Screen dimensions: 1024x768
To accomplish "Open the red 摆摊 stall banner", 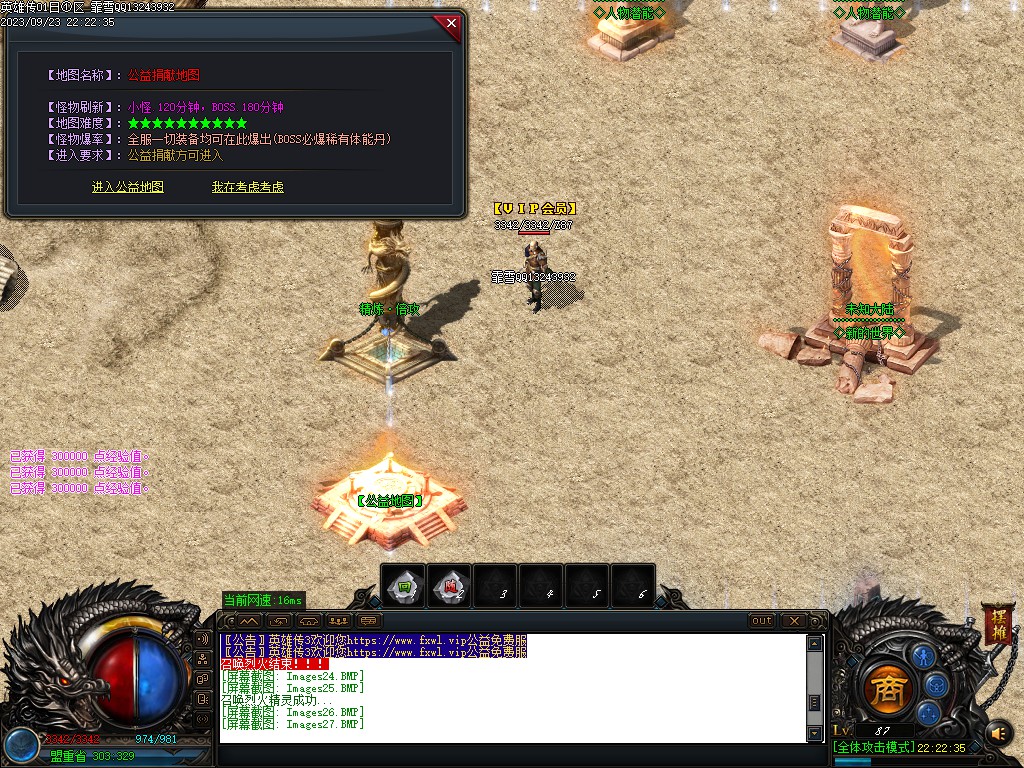I will [x=996, y=623].
